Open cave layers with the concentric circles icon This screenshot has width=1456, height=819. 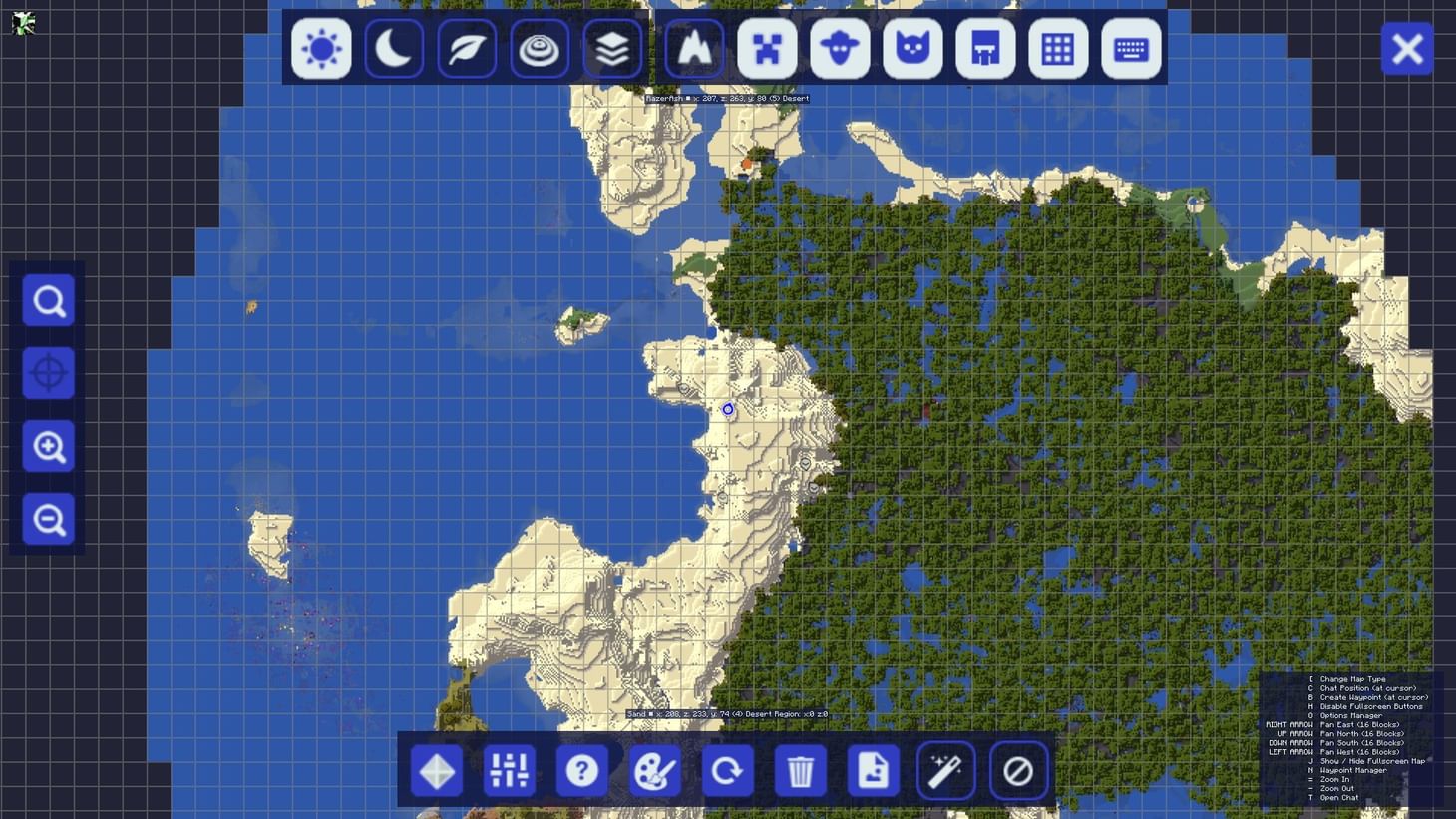[540, 49]
